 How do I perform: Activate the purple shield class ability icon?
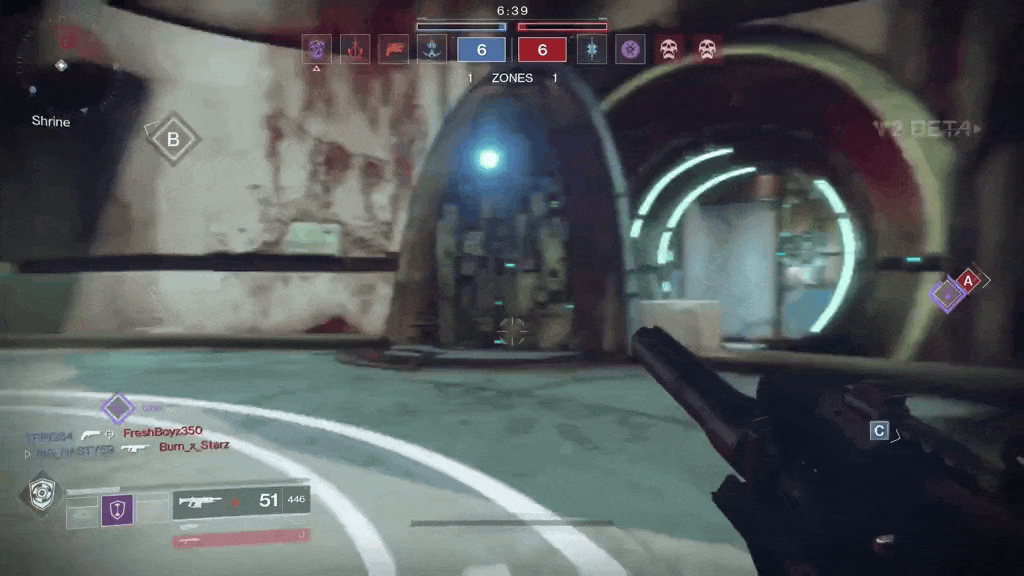pyautogui.click(x=117, y=511)
